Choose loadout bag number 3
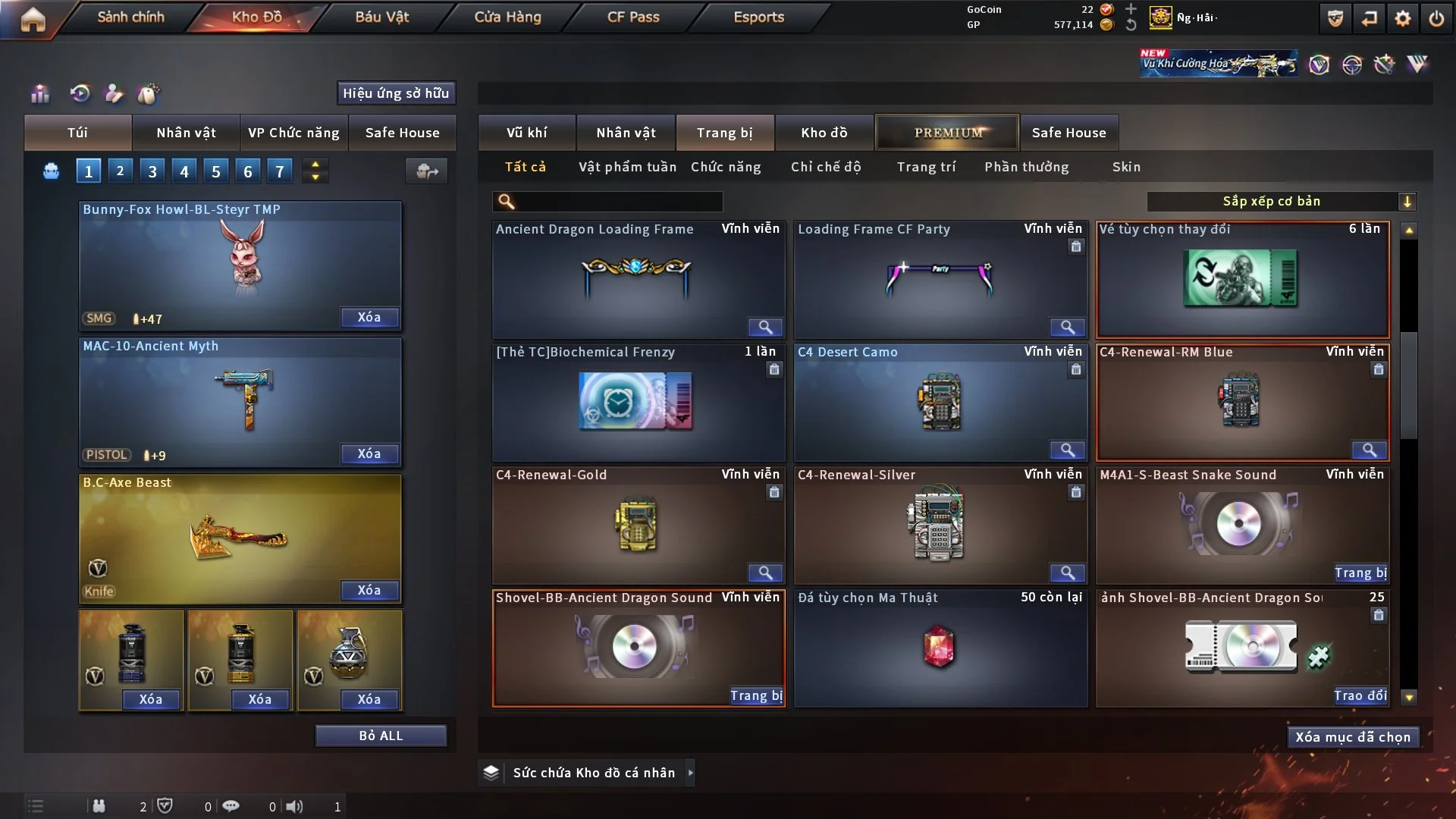 [x=152, y=171]
